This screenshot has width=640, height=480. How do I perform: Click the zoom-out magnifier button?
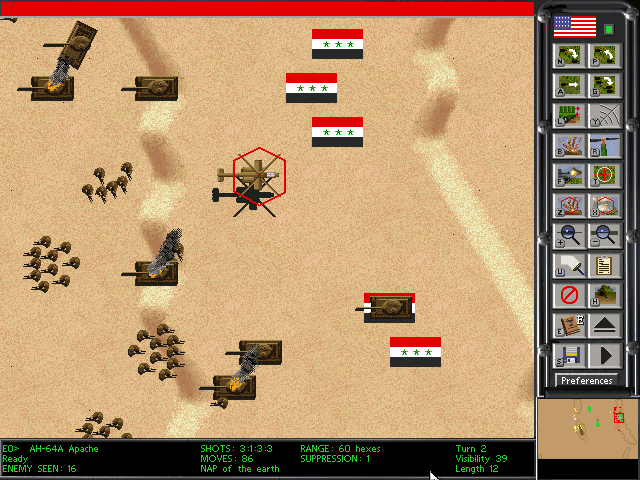click(x=603, y=237)
